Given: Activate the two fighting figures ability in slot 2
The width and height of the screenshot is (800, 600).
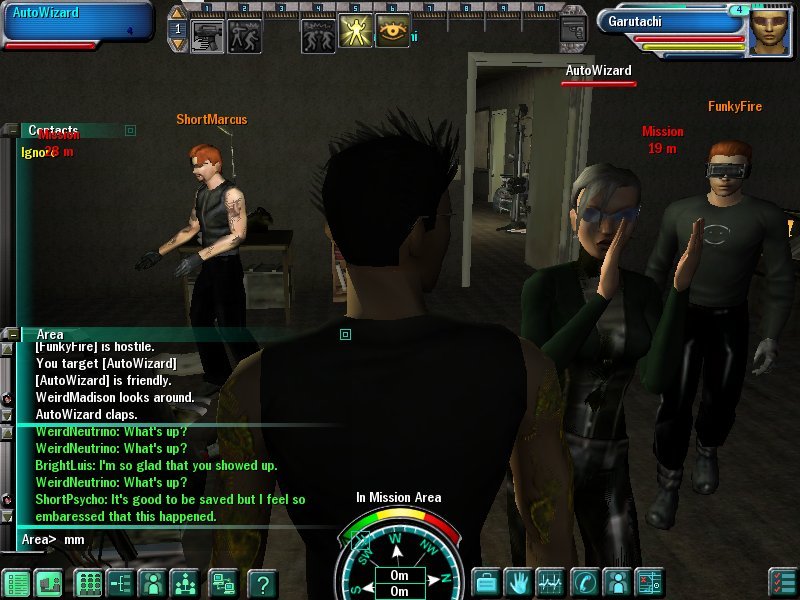Looking at the screenshot, I should (x=244, y=34).
